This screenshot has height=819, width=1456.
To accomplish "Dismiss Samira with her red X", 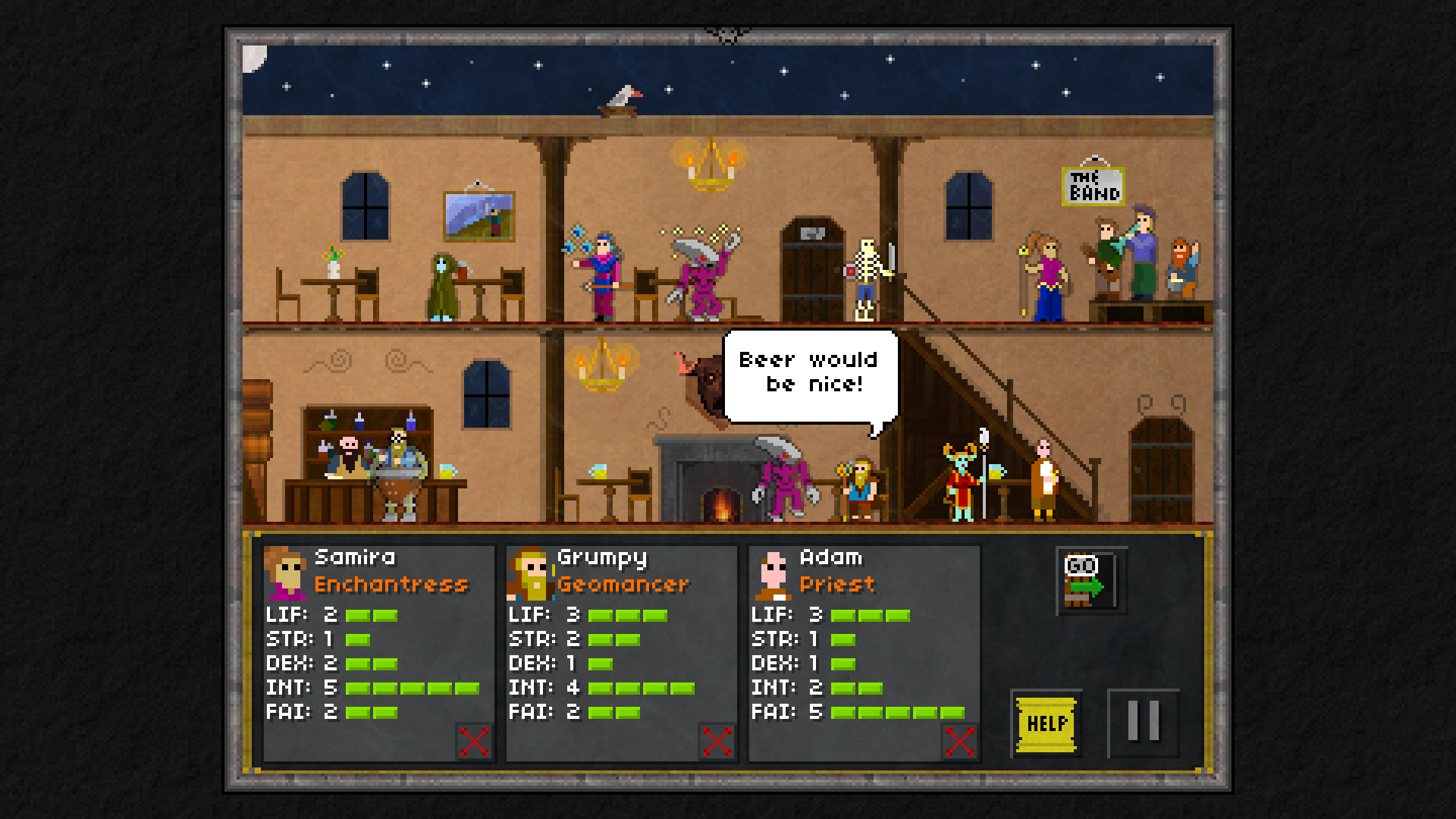I will pyautogui.click(x=473, y=741).
